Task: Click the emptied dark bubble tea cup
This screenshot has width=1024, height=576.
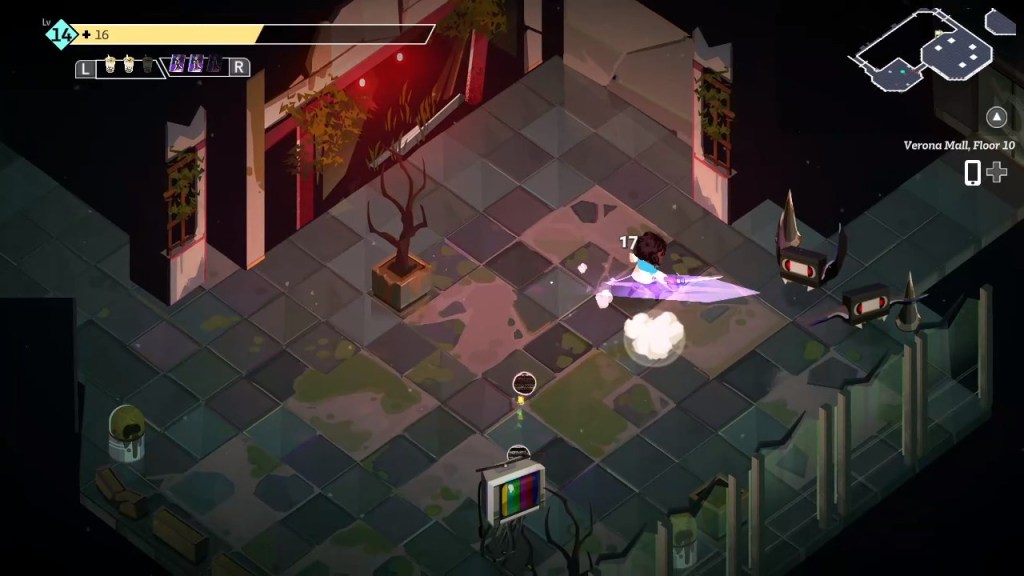Action: coord(146,67)
